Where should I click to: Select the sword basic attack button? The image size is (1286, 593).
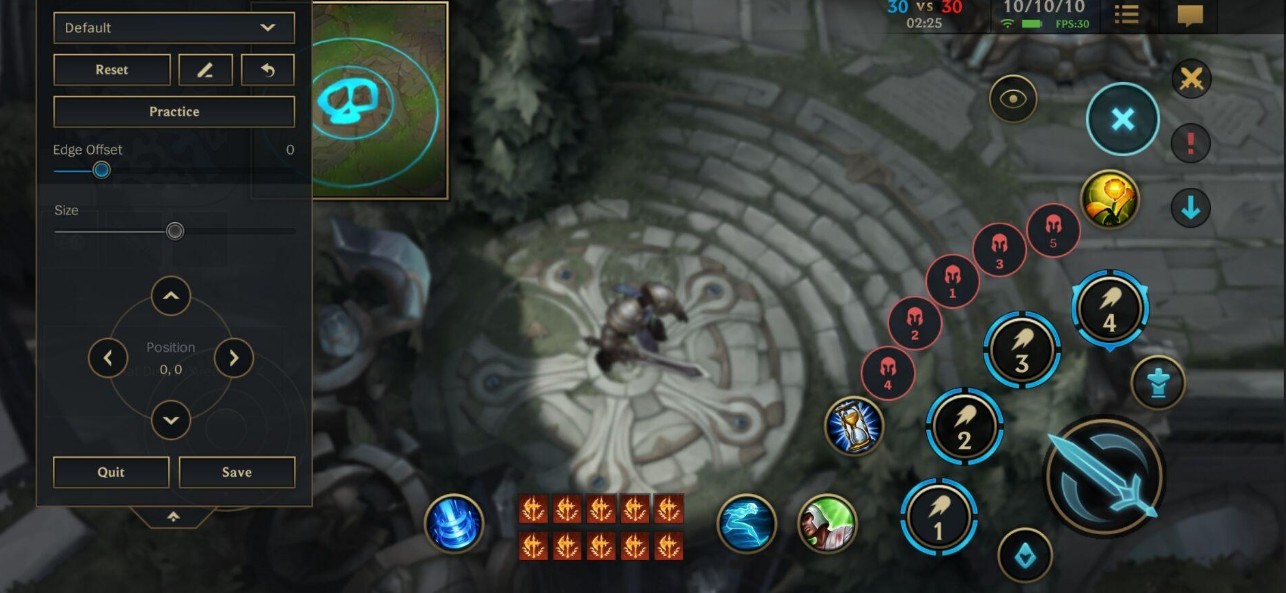(x=1104, y=477)
